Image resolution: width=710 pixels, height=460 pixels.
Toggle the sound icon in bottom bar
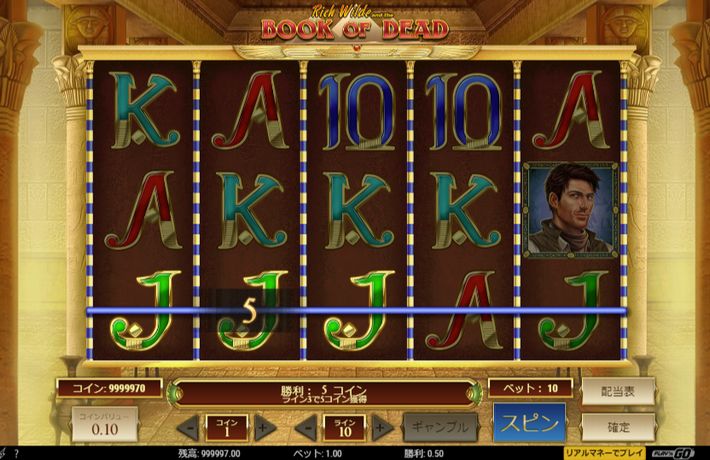click(5, 453)
